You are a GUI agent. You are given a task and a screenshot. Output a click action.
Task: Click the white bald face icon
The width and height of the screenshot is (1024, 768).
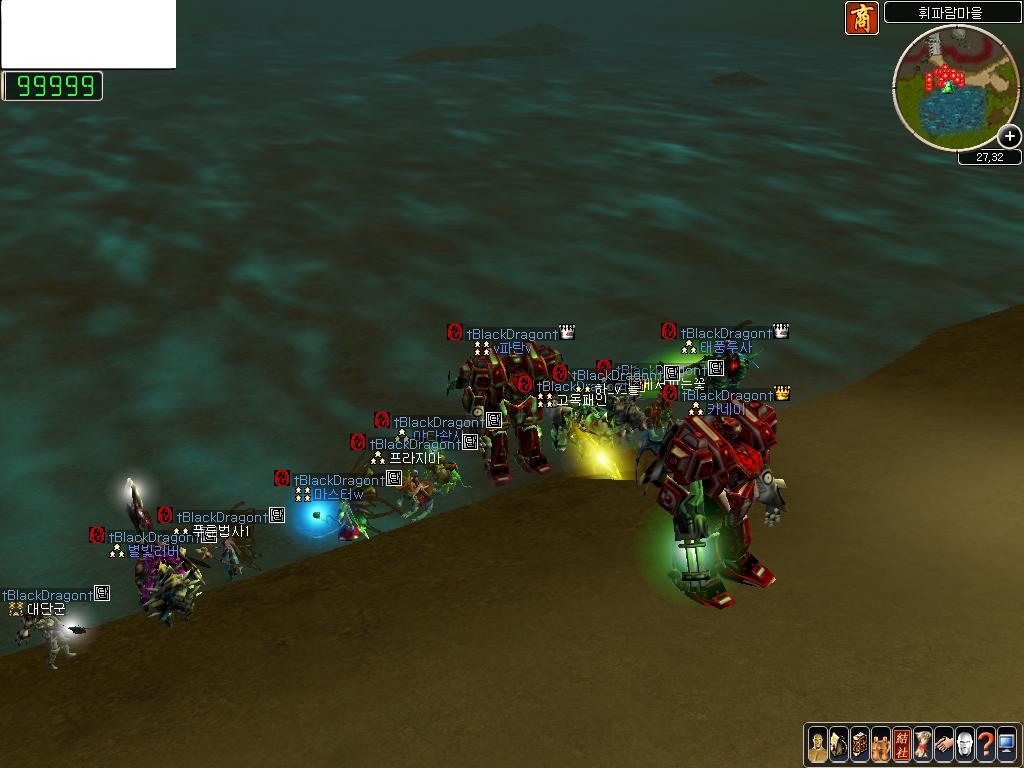[965, 745]
